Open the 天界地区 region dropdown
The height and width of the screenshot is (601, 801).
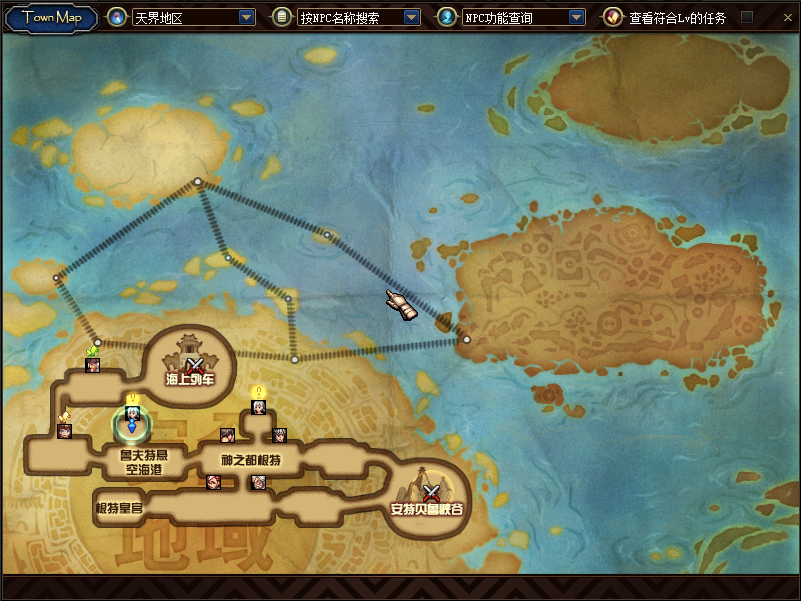click(247, 17)
